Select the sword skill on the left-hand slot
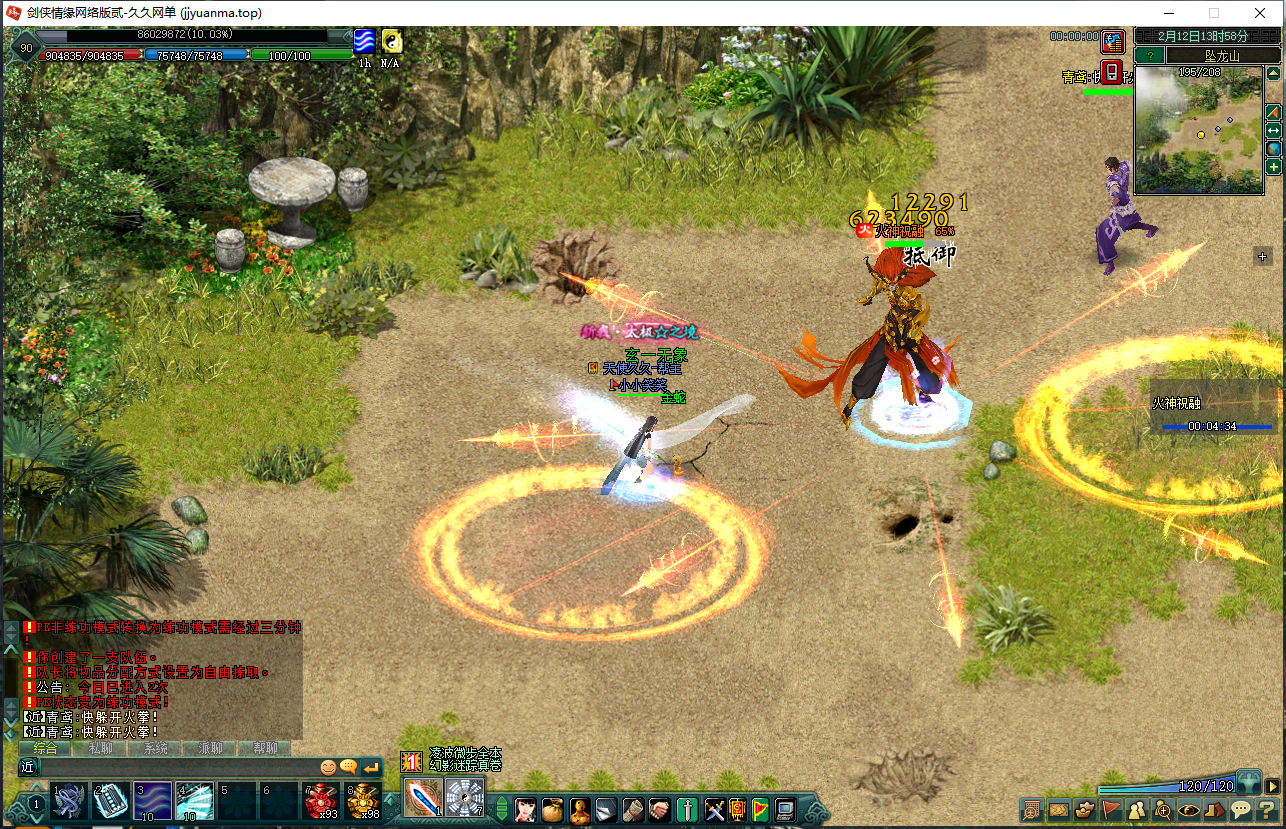 [424, 799]
